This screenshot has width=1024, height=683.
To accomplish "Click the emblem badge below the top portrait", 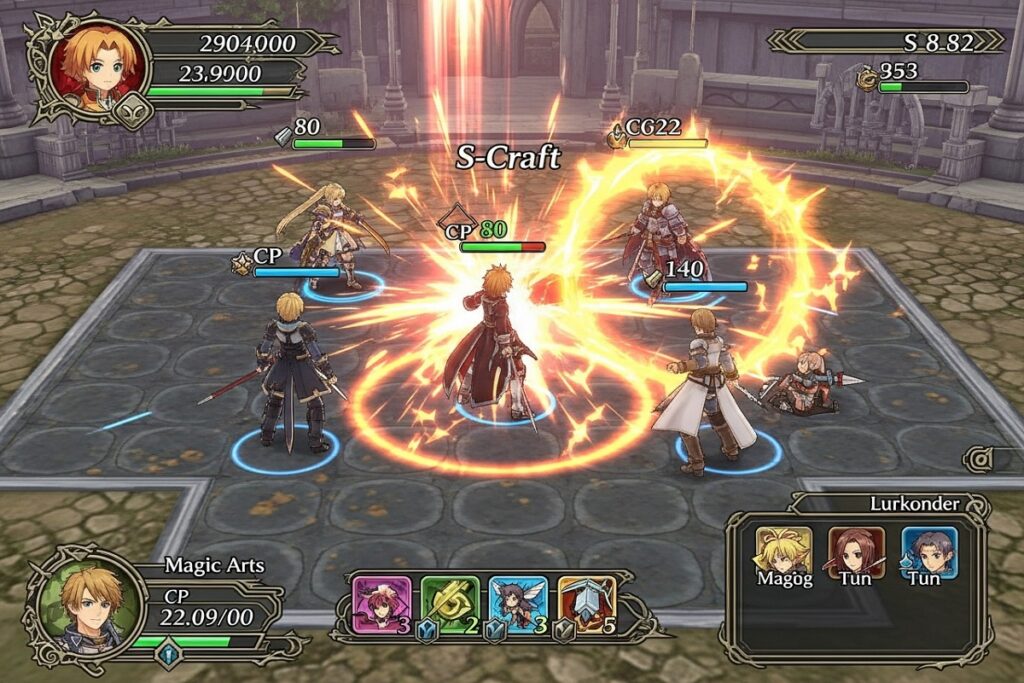I will coord(133,112).
